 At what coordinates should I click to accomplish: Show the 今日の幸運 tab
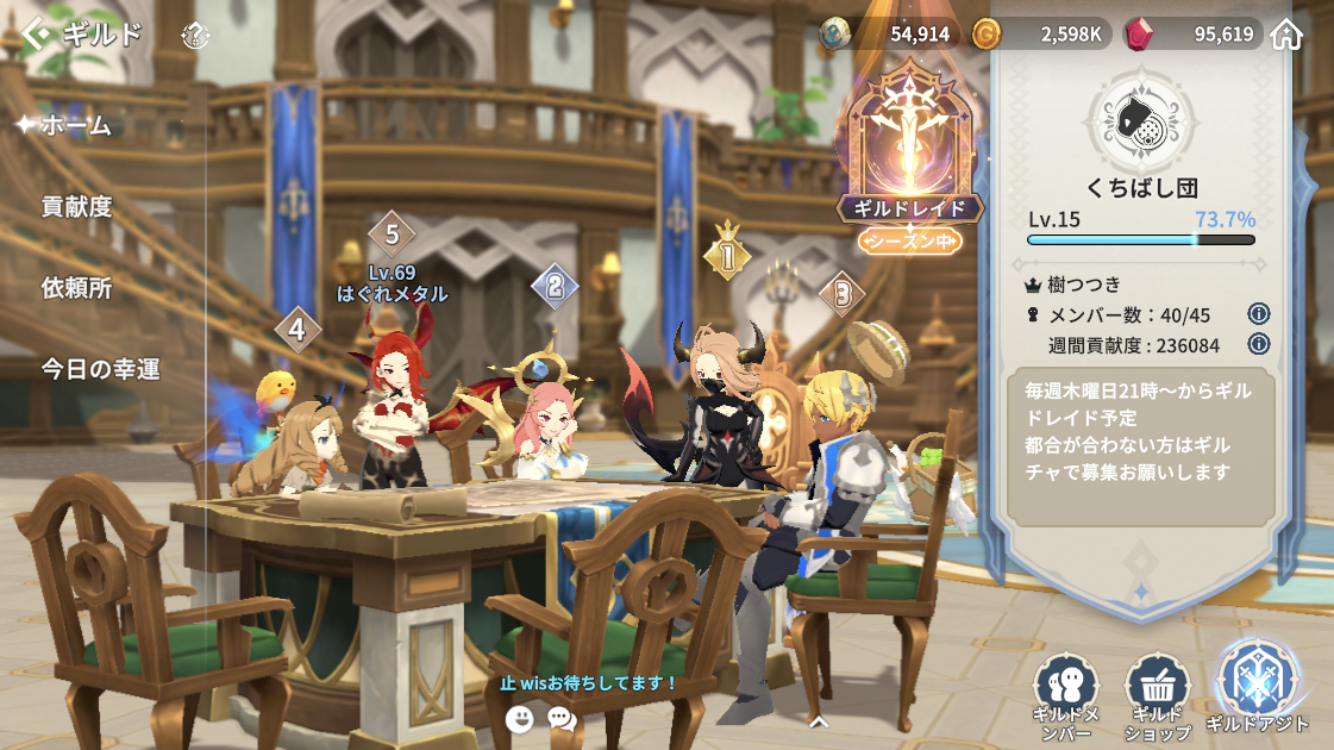[100, 369]
